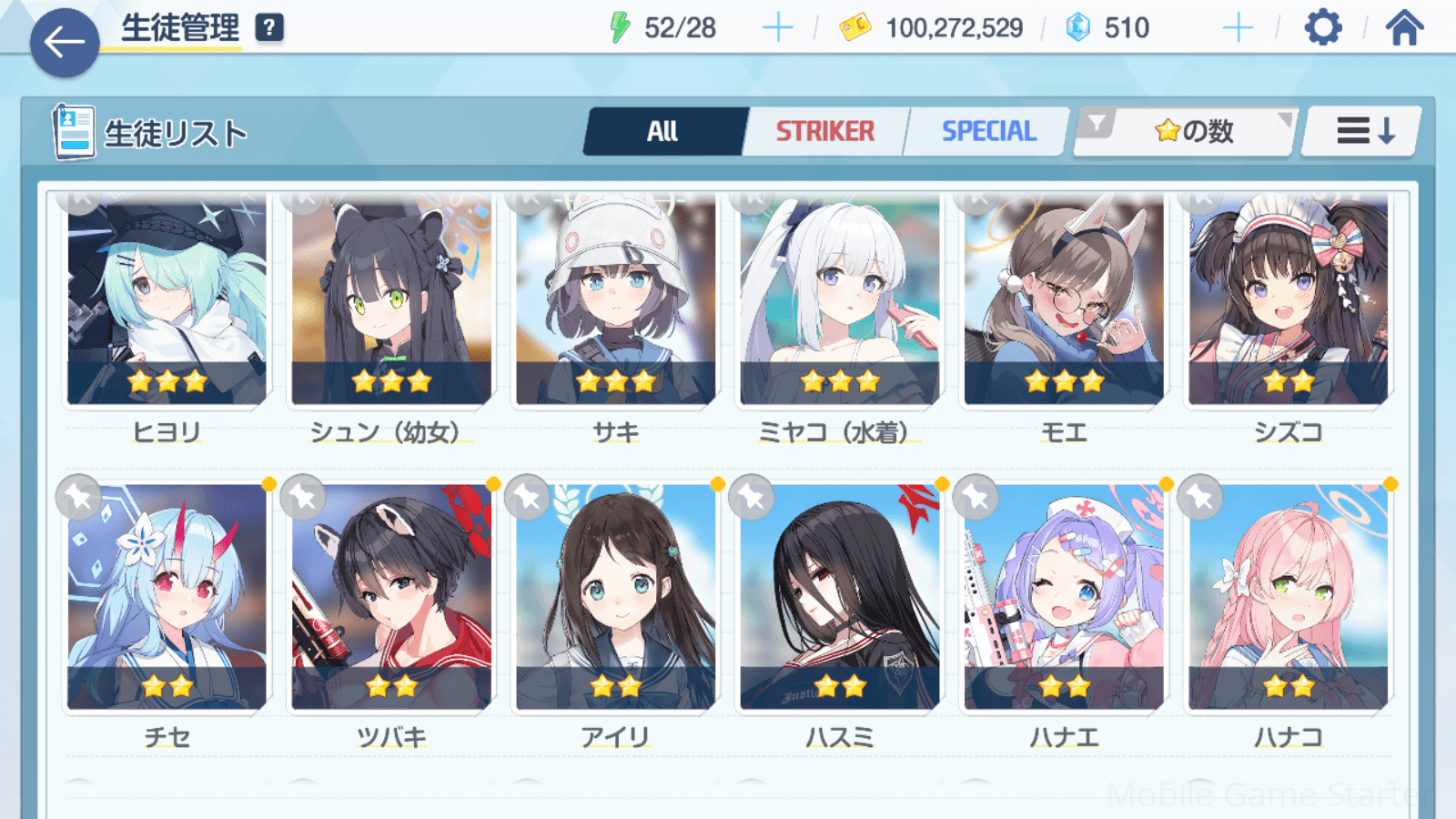Open the ツバキ student card
The image size is (1456, 819).
click(391, 597)
